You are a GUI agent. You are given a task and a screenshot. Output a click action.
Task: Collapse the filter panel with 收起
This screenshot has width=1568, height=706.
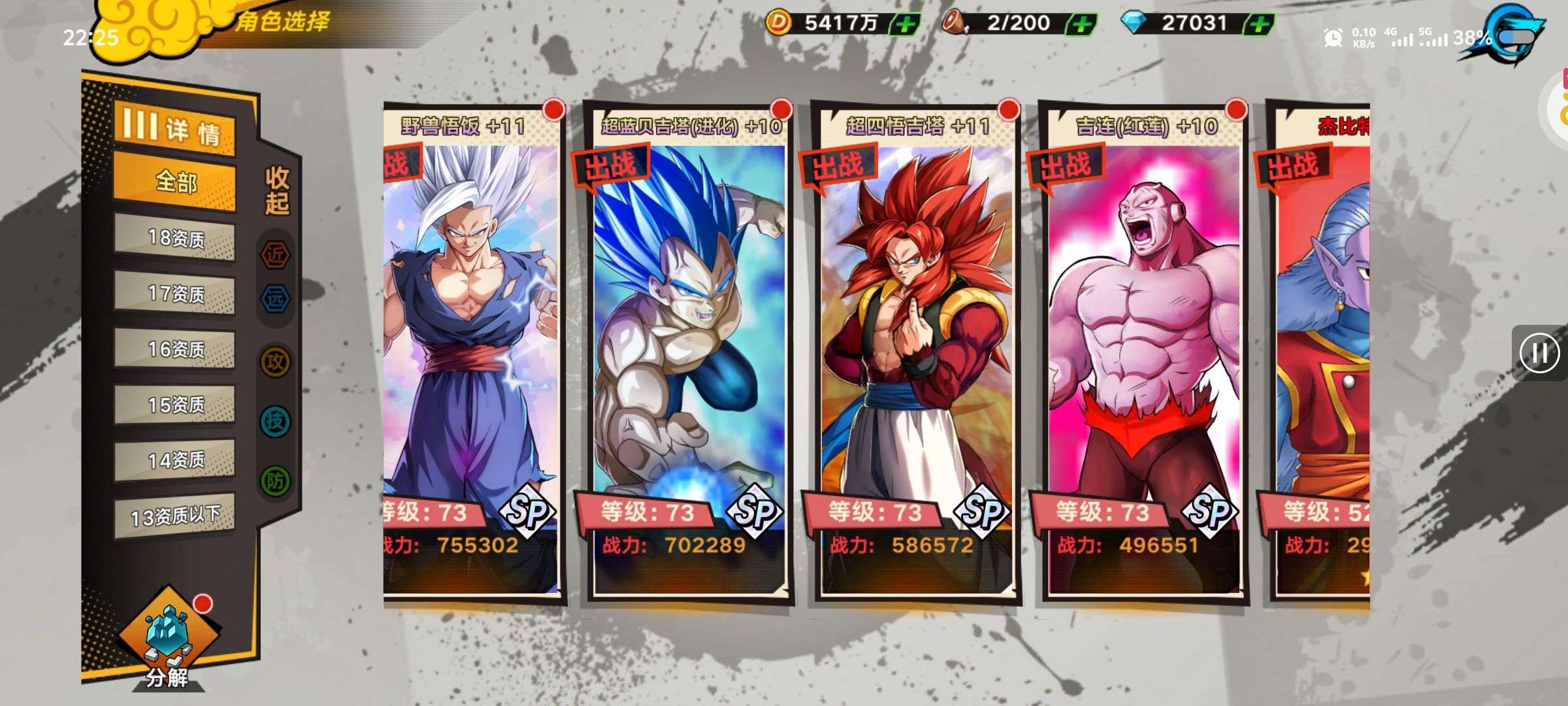[x=277, y=190]
